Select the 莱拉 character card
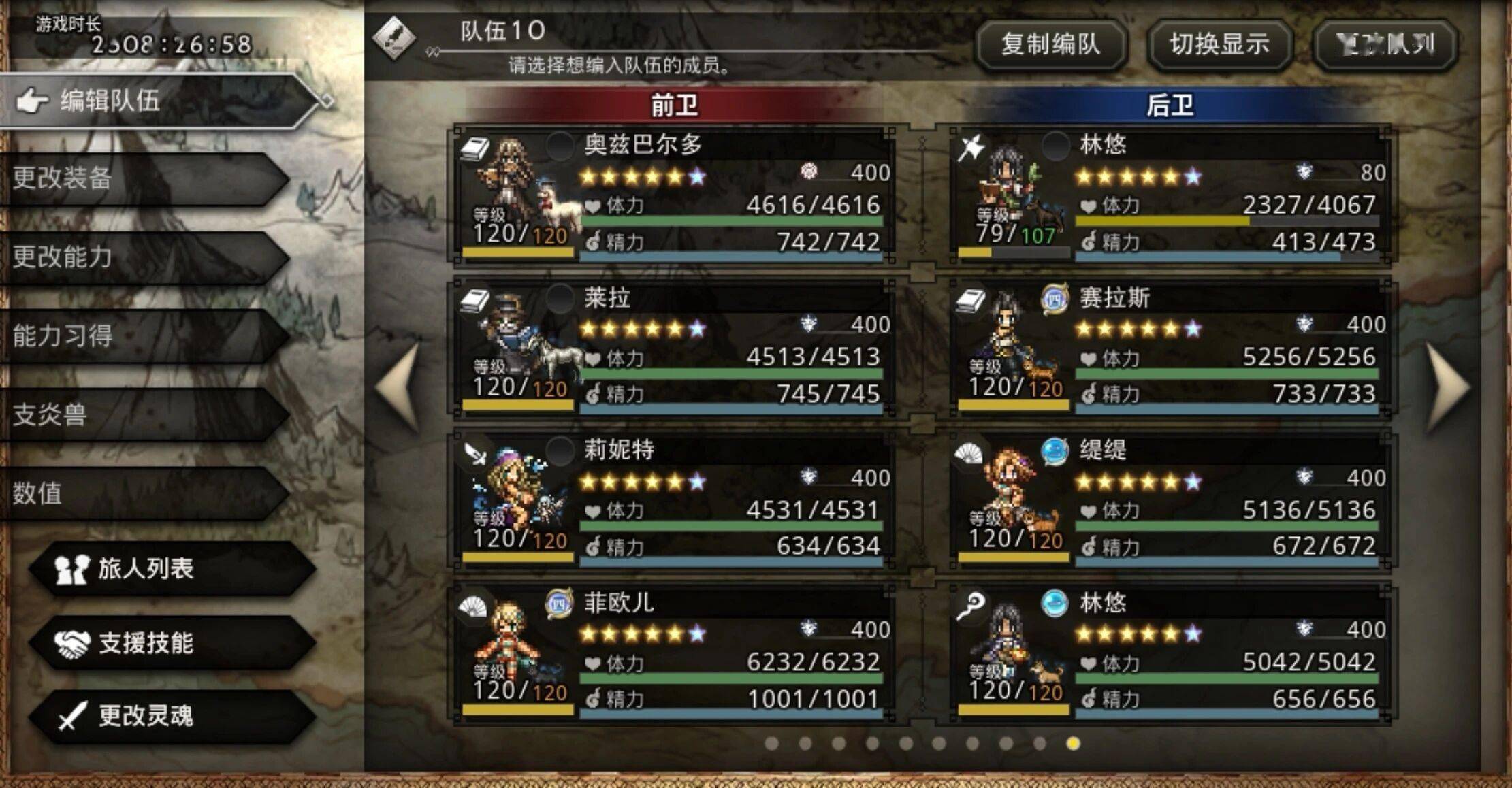This screenshot has width=1512, height=788. 673,348
